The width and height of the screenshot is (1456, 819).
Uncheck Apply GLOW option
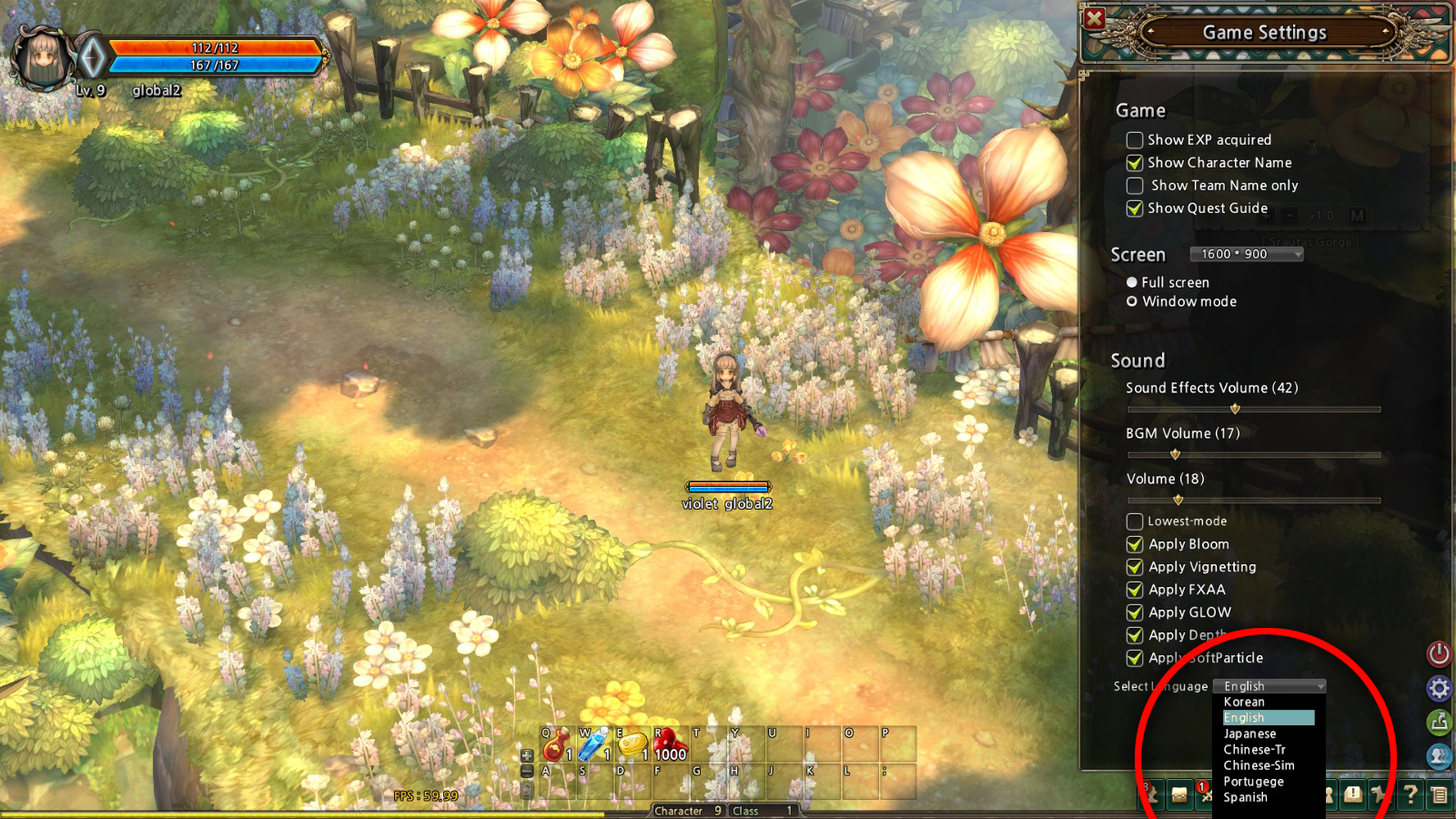[1135, 612]
